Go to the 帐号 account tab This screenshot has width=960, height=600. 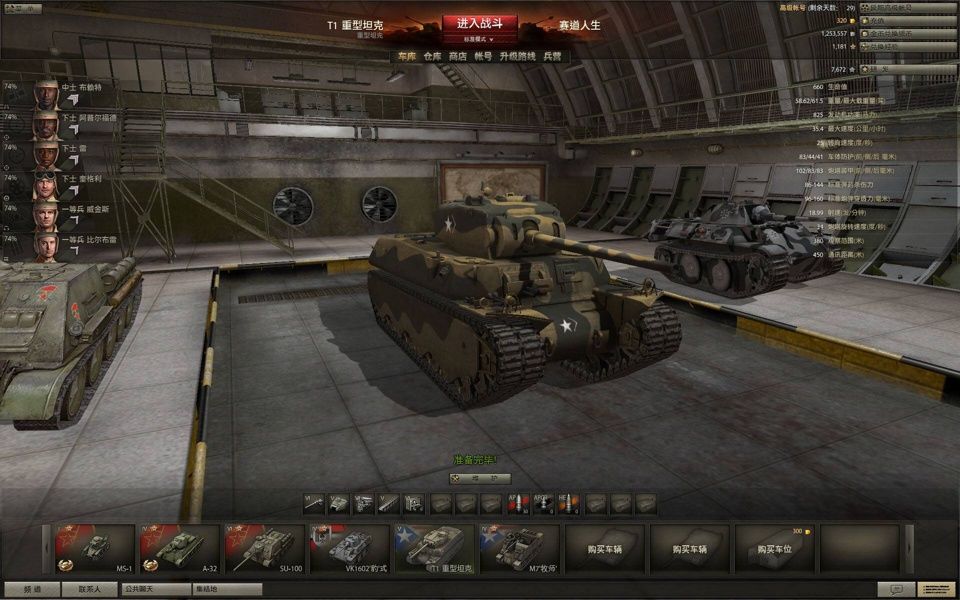coord(484,57)
